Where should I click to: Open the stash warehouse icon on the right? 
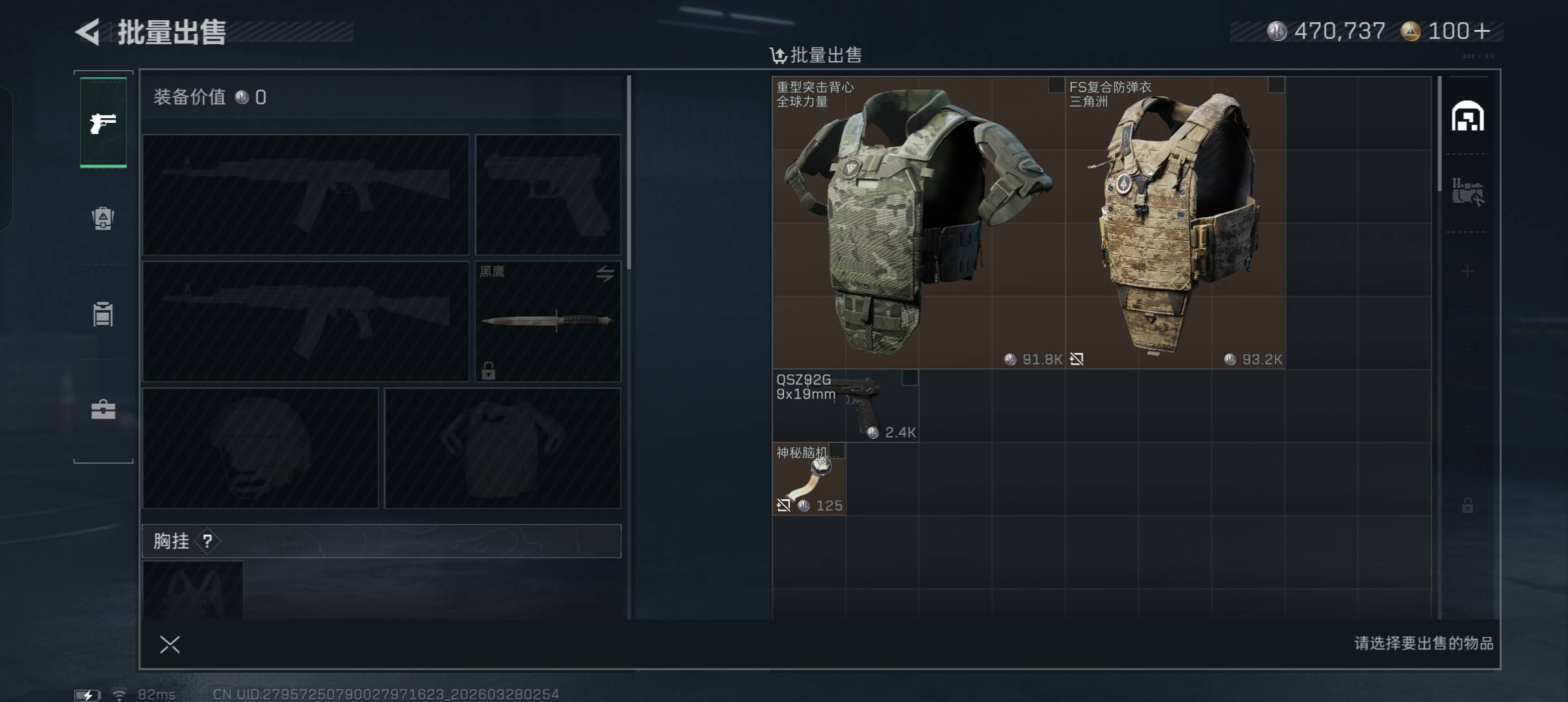pyautogui.click(x=1467, y=117)
